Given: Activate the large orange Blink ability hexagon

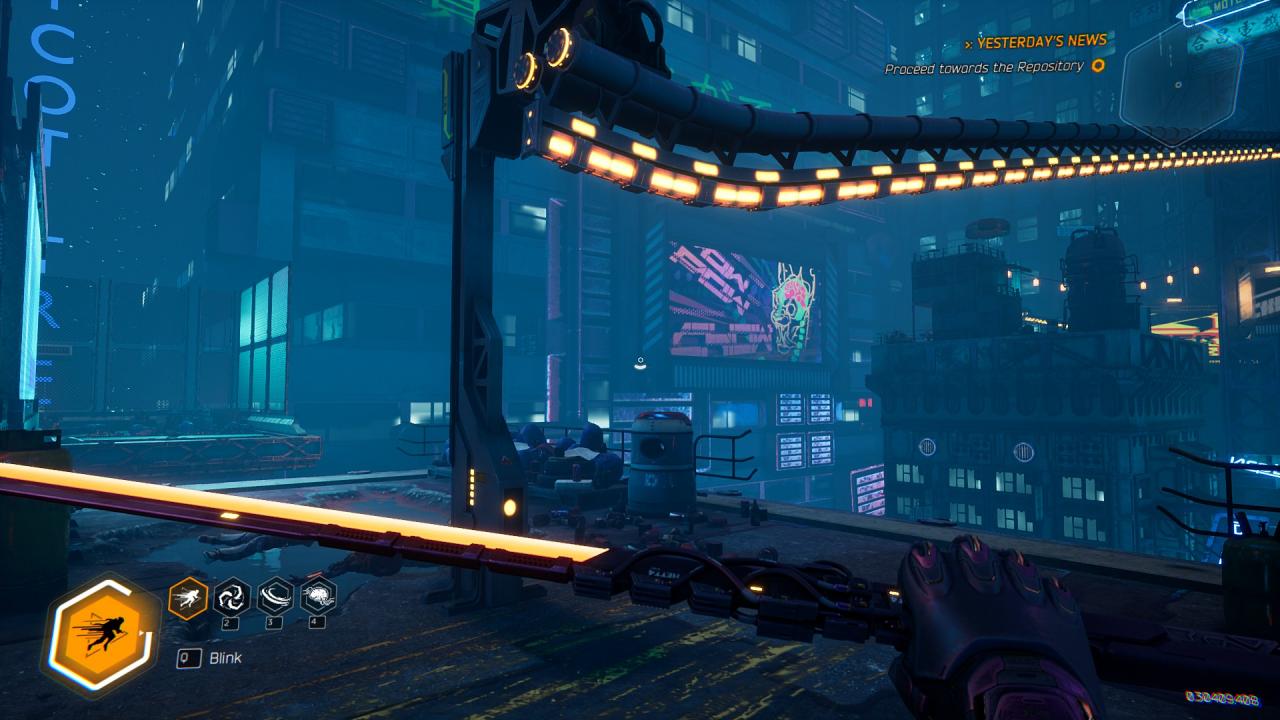Looking at the screenshot, I should coord(101,635).
